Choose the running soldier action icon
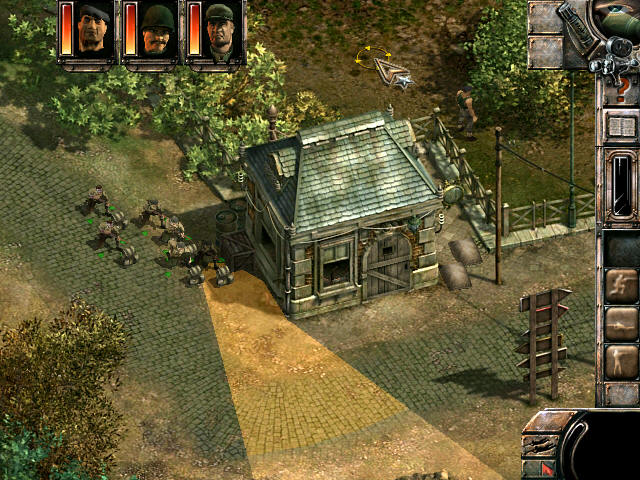Screen dimensions: 640x480 (621, 285)
